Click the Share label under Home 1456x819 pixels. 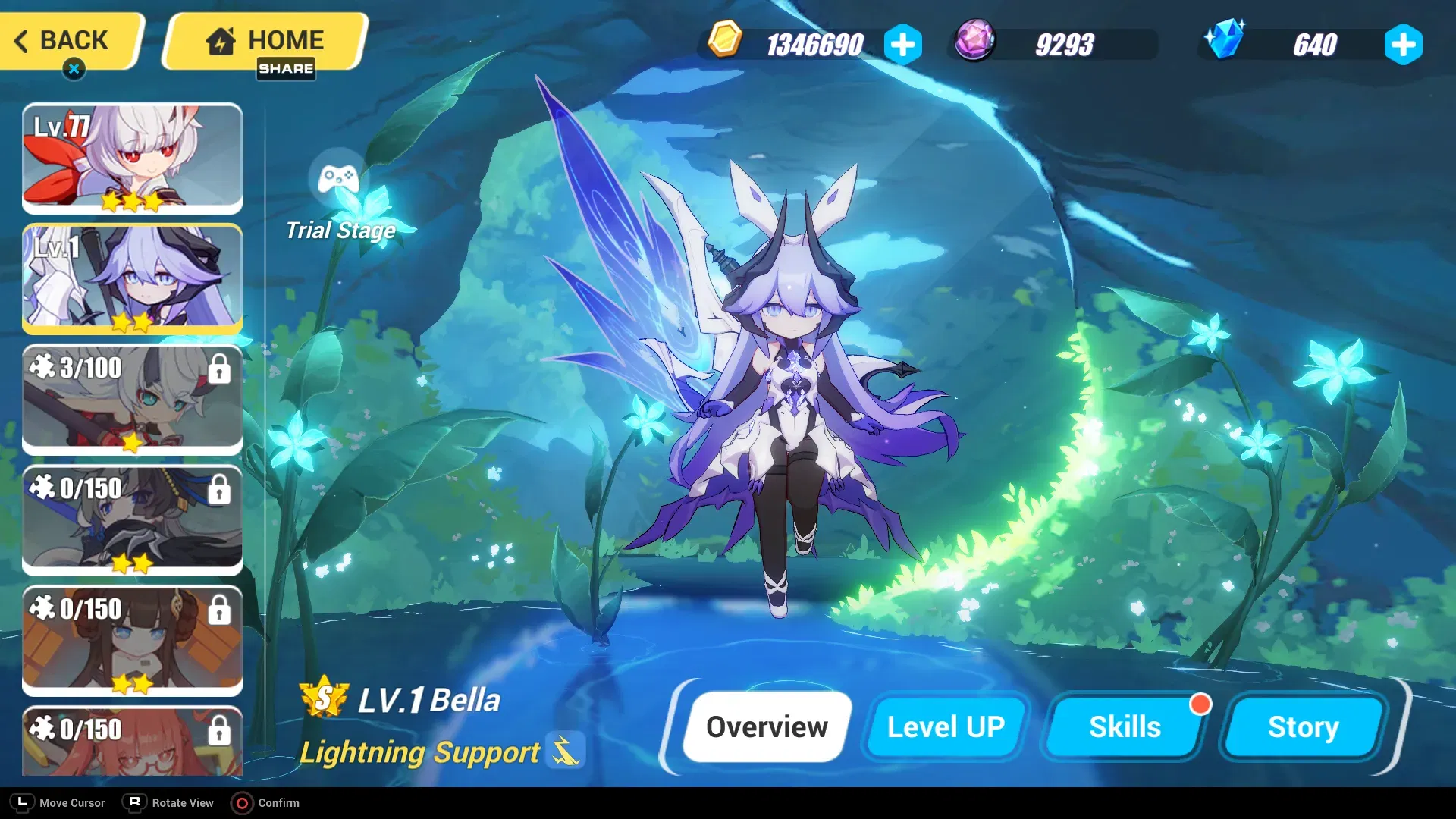click(x=287, y=70)
